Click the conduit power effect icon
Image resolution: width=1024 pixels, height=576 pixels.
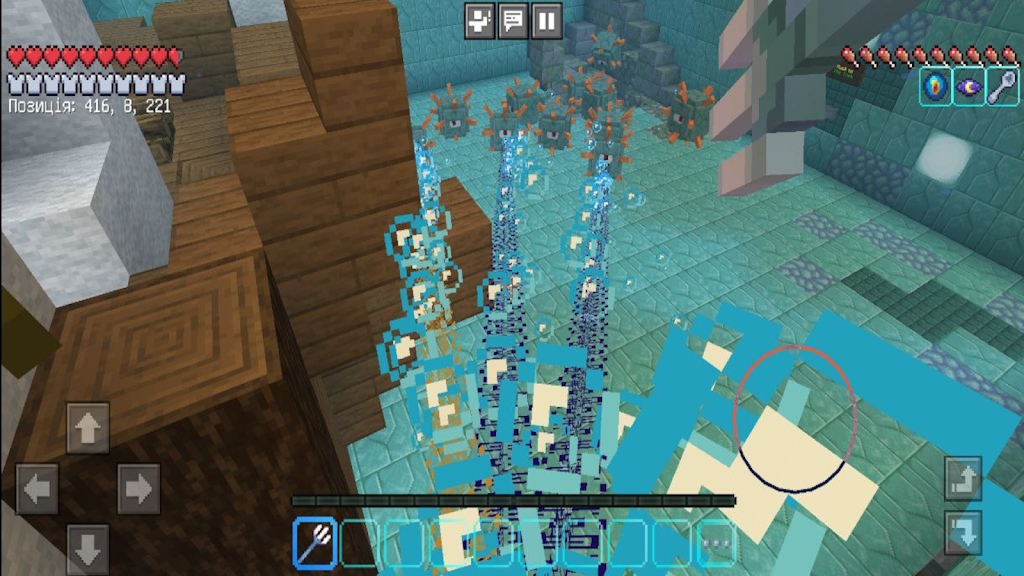coord(936,87)
